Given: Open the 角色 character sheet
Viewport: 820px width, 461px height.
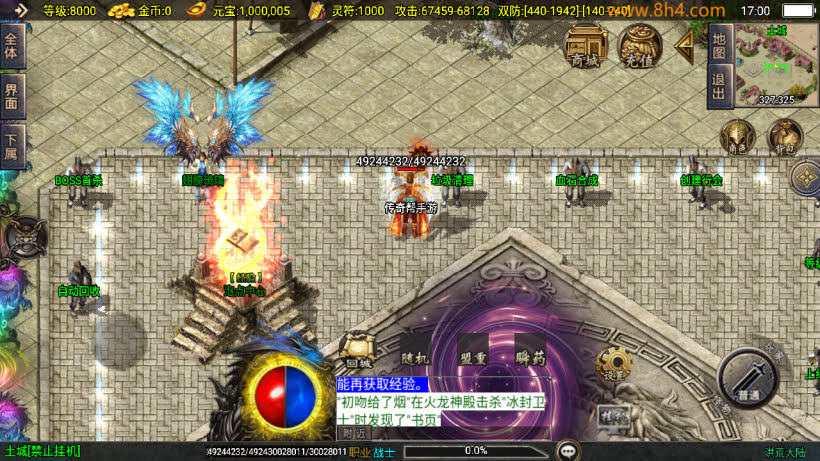Looking at the screenshot, I should 738,137.
